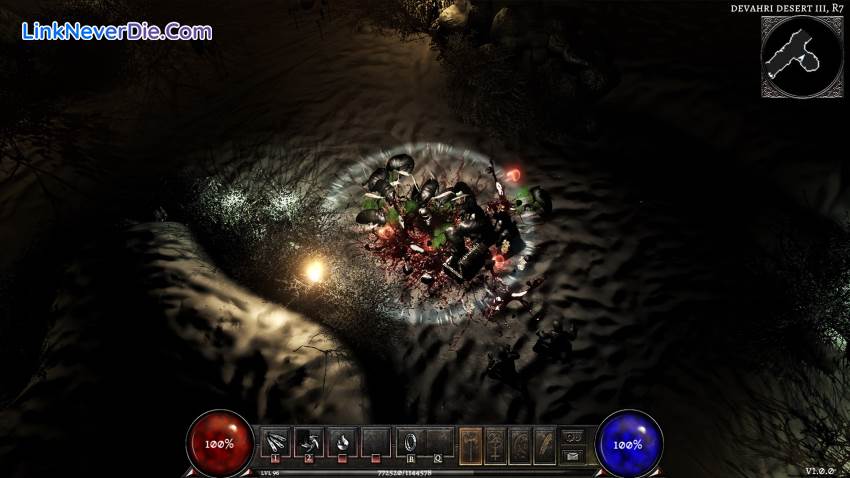Activate the flame skill slot

pyautogui.click(x=342, y=441)
